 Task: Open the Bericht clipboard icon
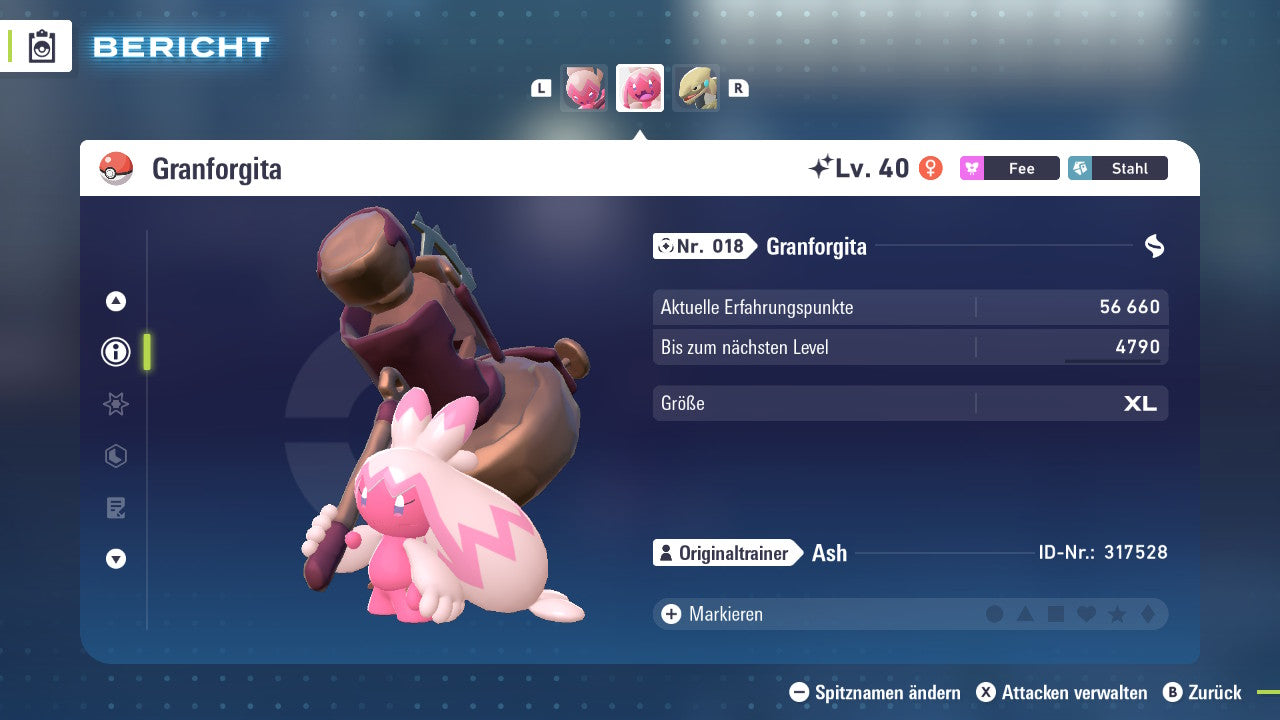pyautogui.click(x=42, y=46)
